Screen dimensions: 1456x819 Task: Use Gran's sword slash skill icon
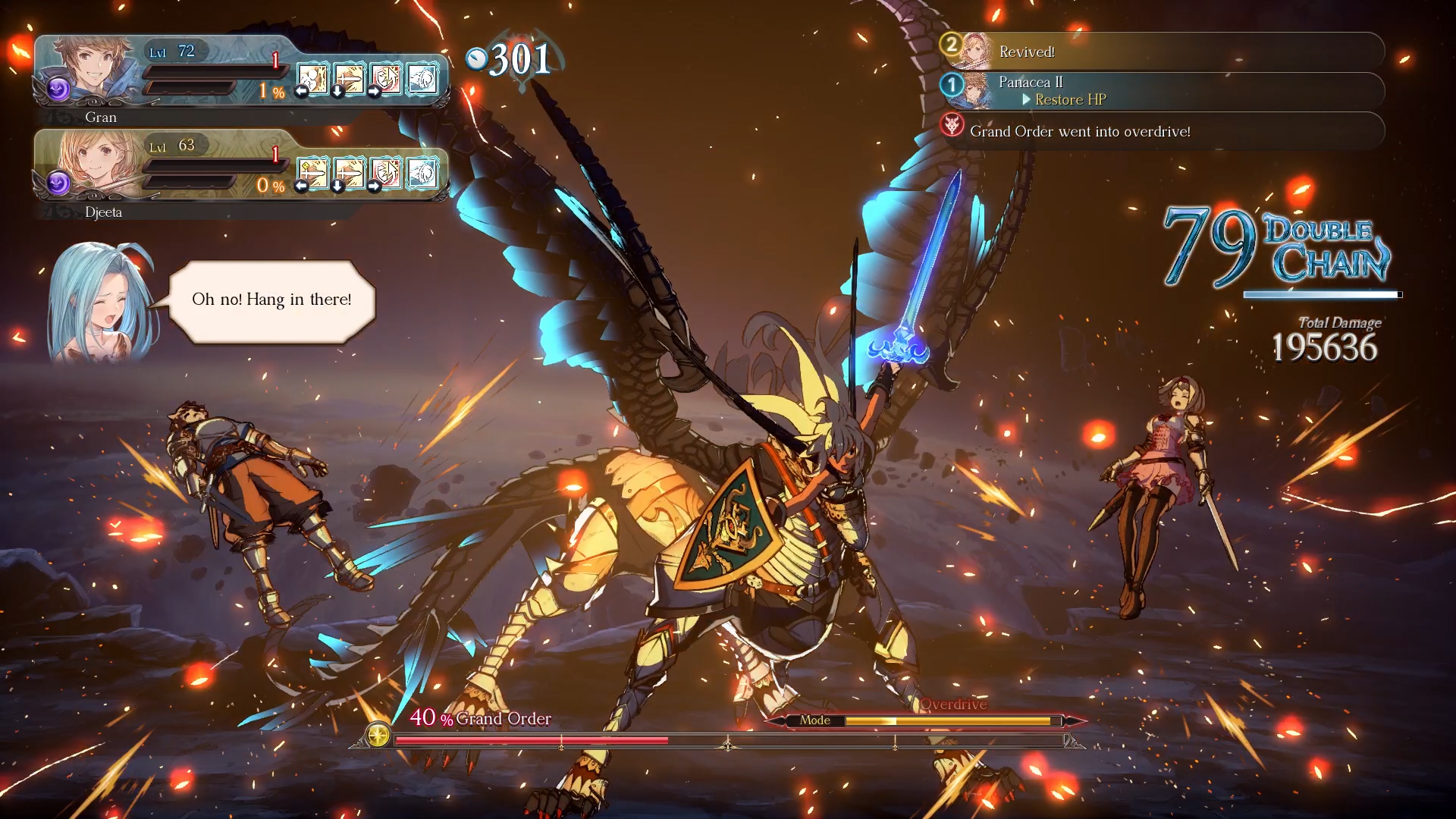[x=349, y=79]
